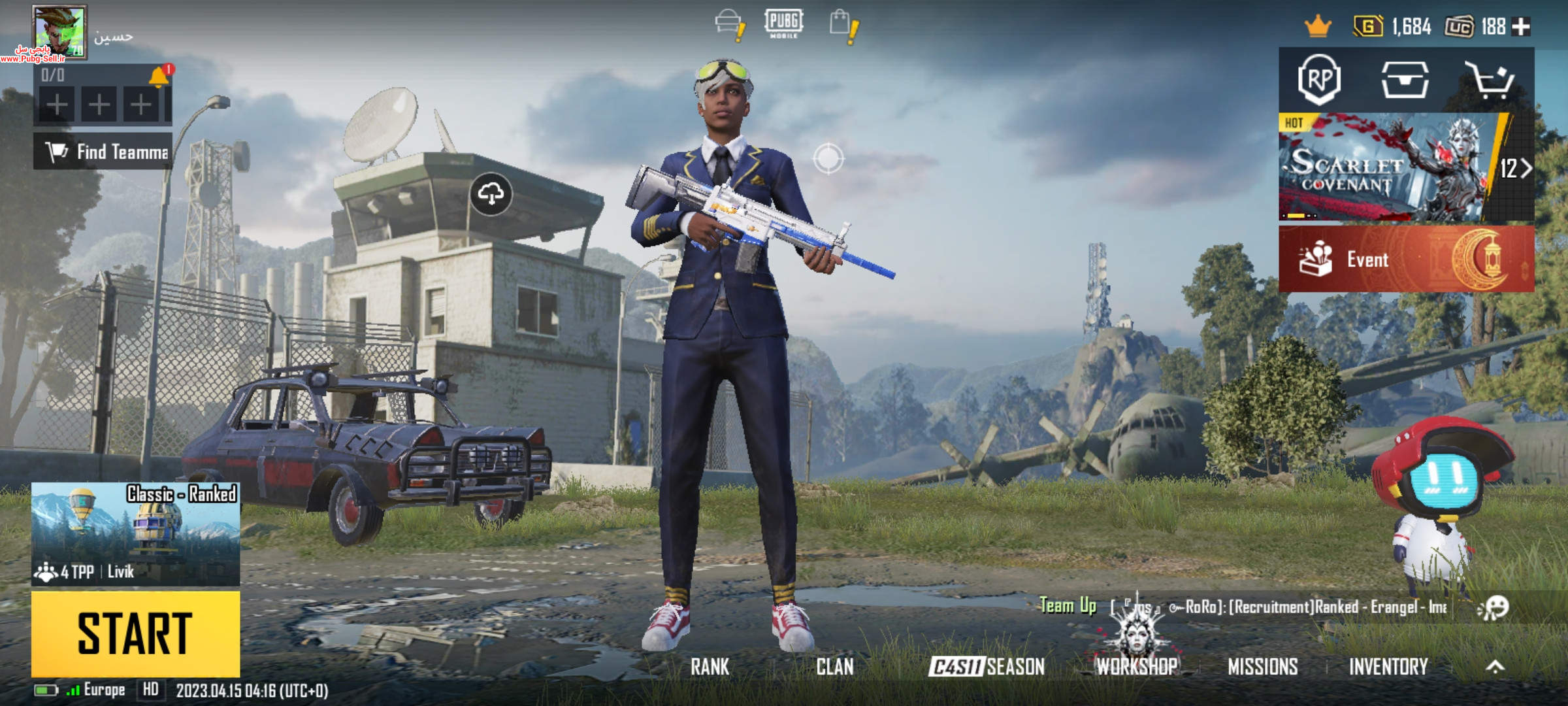The width and height of the screenshot is (1568, 706).
Task: Open the MISSIONS menu
Action: pyautogui.click(x=1262, y=667)
